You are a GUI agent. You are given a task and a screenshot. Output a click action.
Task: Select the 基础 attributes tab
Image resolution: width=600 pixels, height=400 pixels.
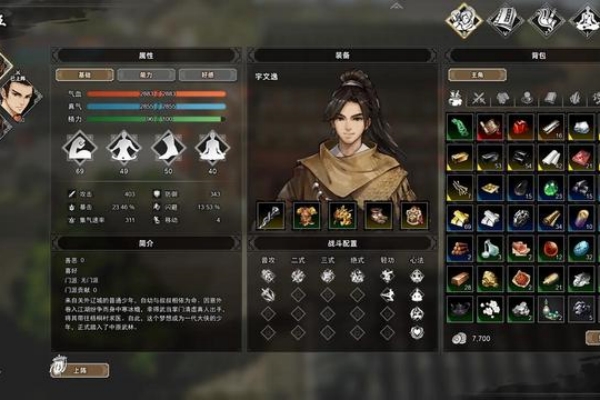84,74
